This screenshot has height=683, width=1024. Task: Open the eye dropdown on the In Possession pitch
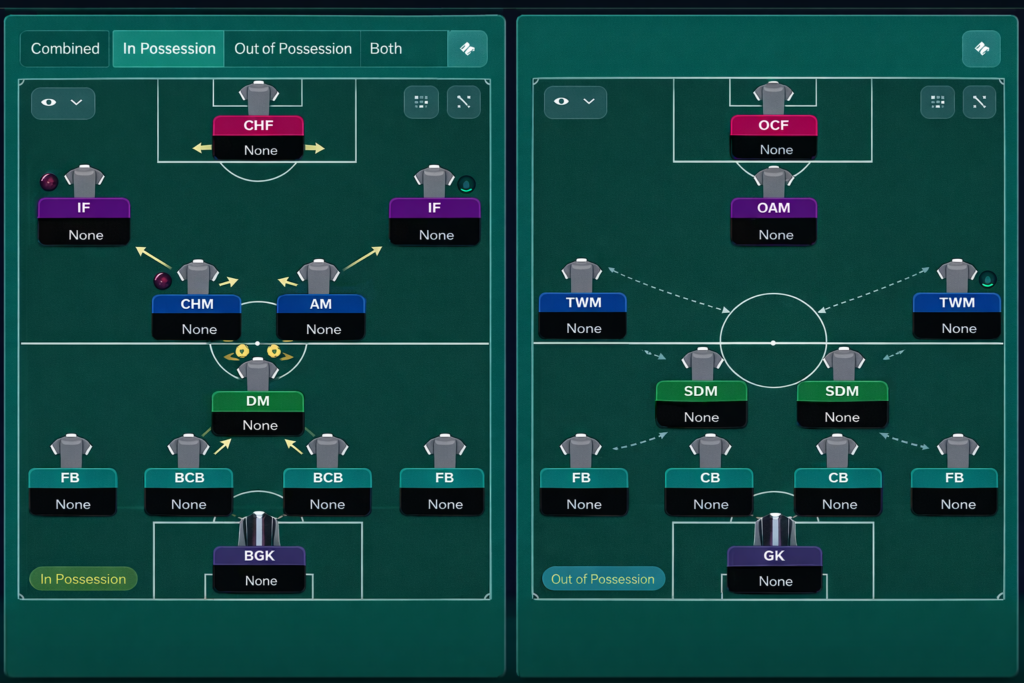coord(63,102)
